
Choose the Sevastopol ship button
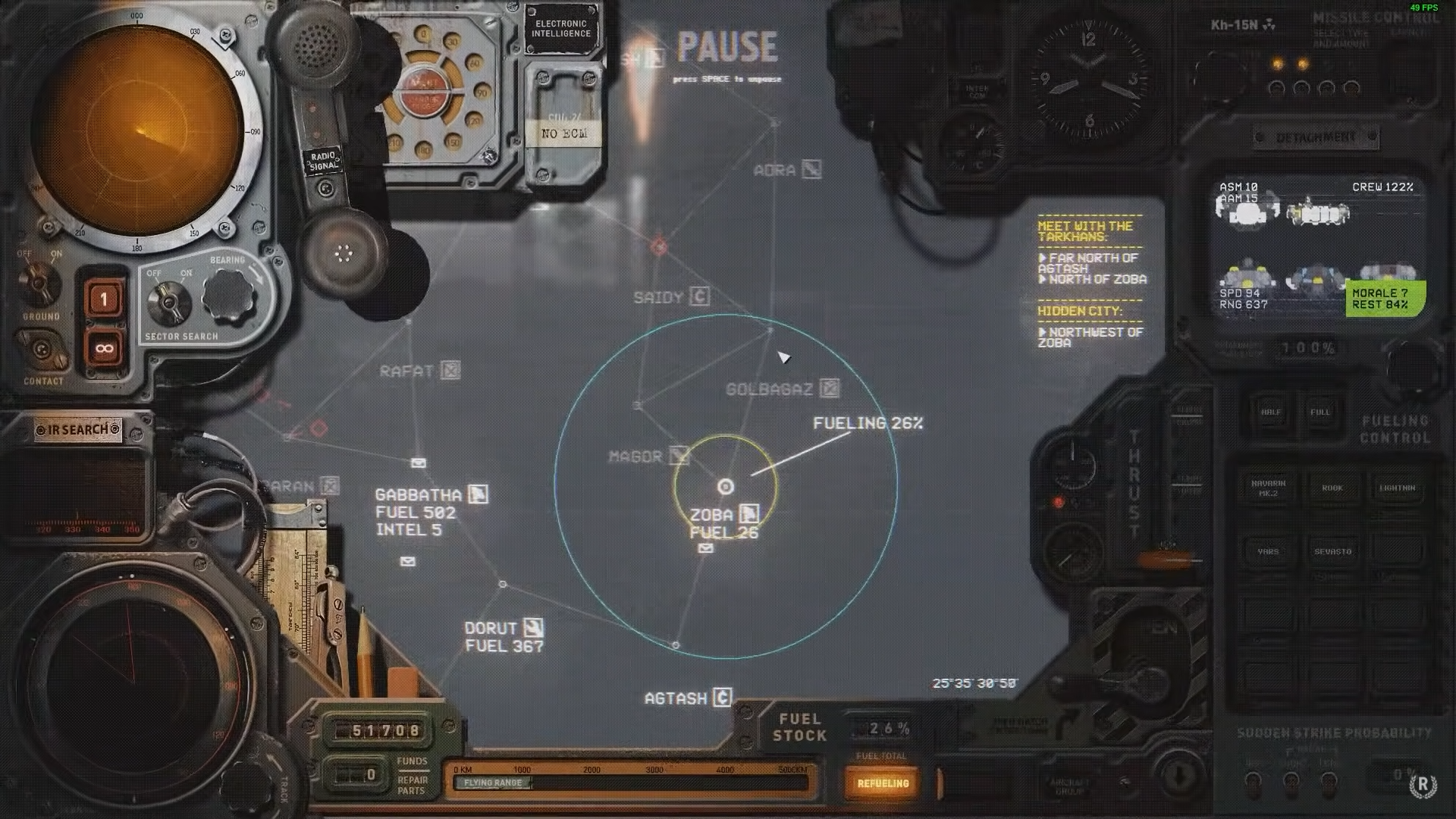(1332, 551)
